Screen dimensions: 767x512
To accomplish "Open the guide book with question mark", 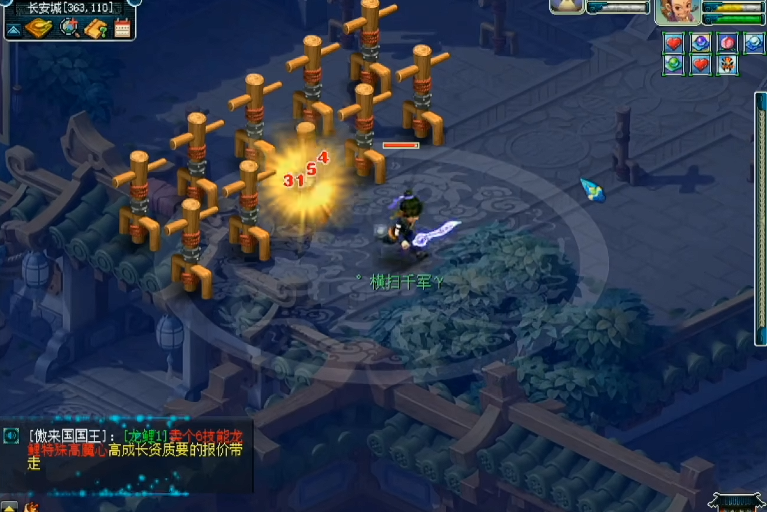I will [97, 28].
